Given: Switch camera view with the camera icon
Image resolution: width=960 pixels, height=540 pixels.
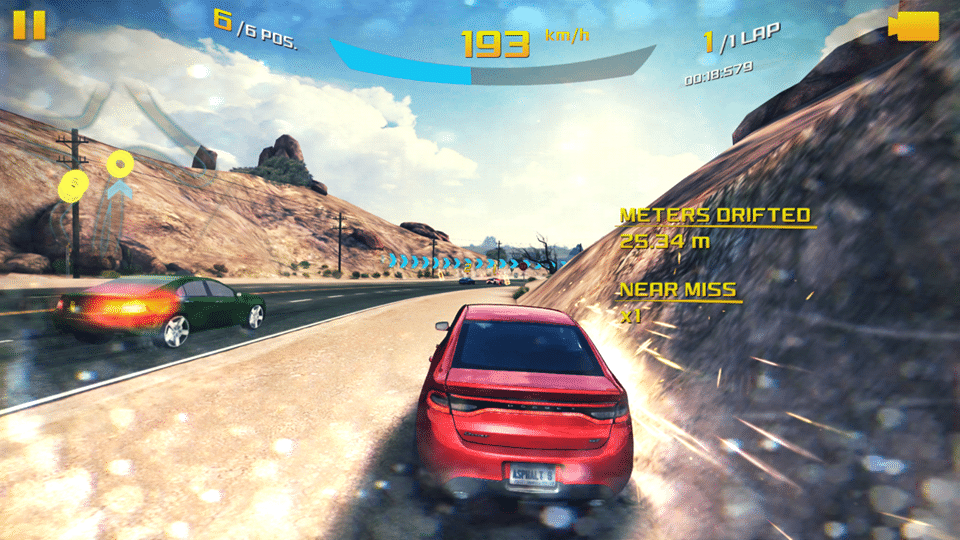Looking at the screenshot, I should pos(914,27).
